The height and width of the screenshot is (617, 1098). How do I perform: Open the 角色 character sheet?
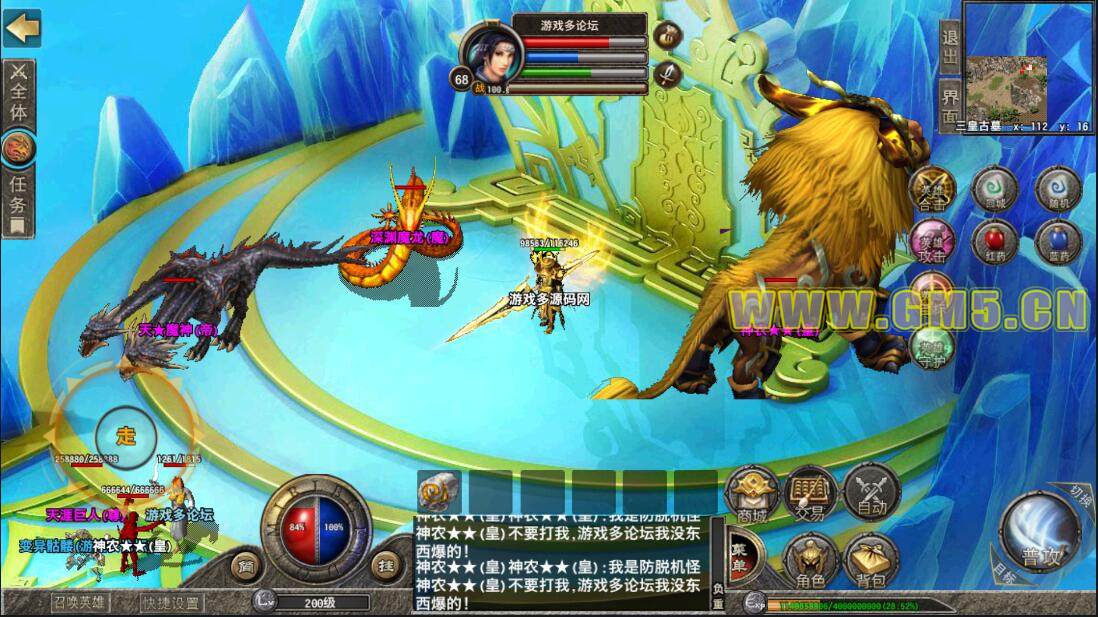point(810,562)
